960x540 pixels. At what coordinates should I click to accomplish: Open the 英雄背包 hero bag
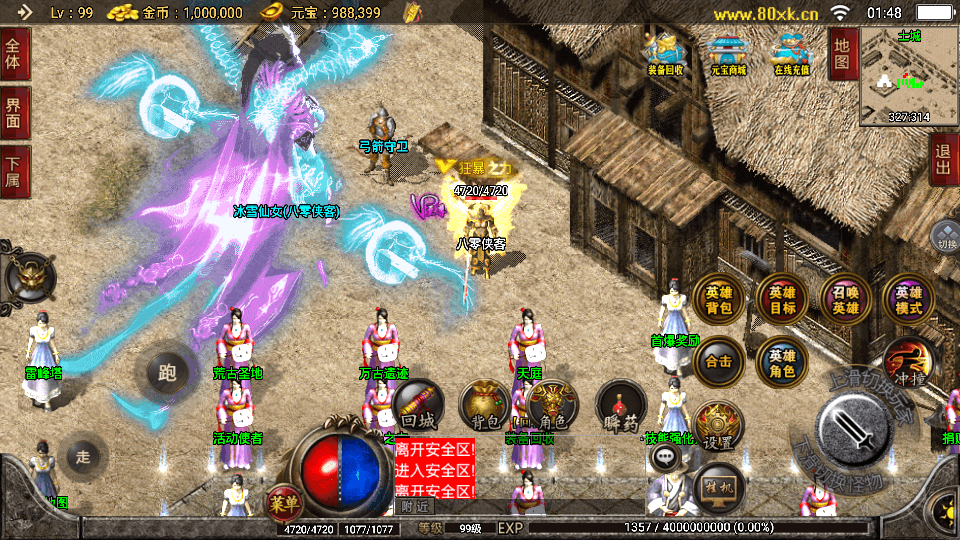point(719,300)
